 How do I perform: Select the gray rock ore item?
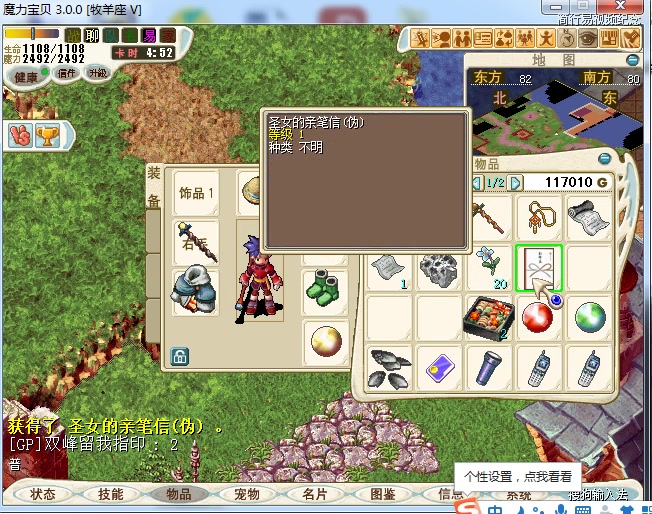(439, 268)
